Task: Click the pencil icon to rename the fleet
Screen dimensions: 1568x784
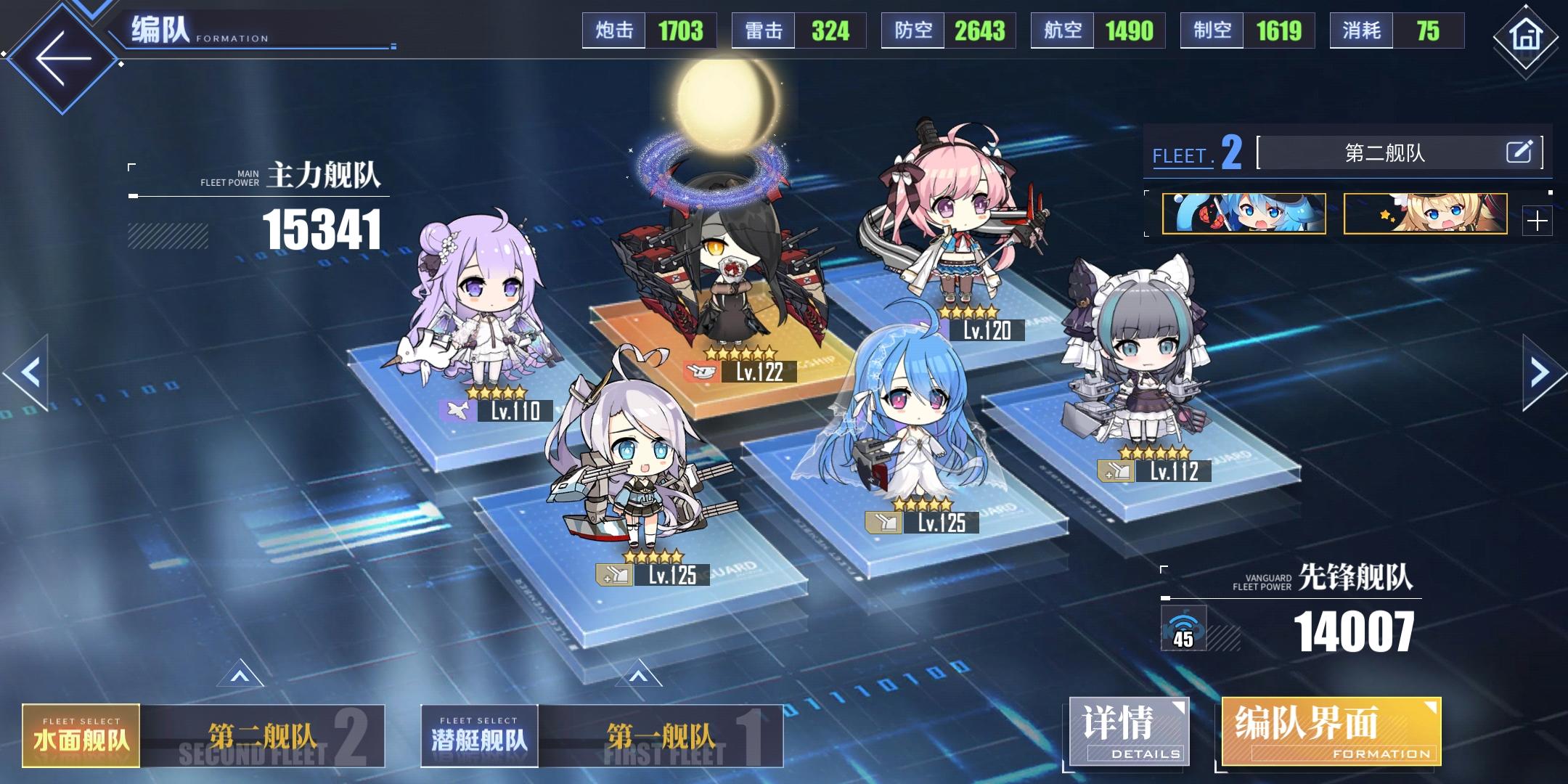Action: pos(1521,151)
